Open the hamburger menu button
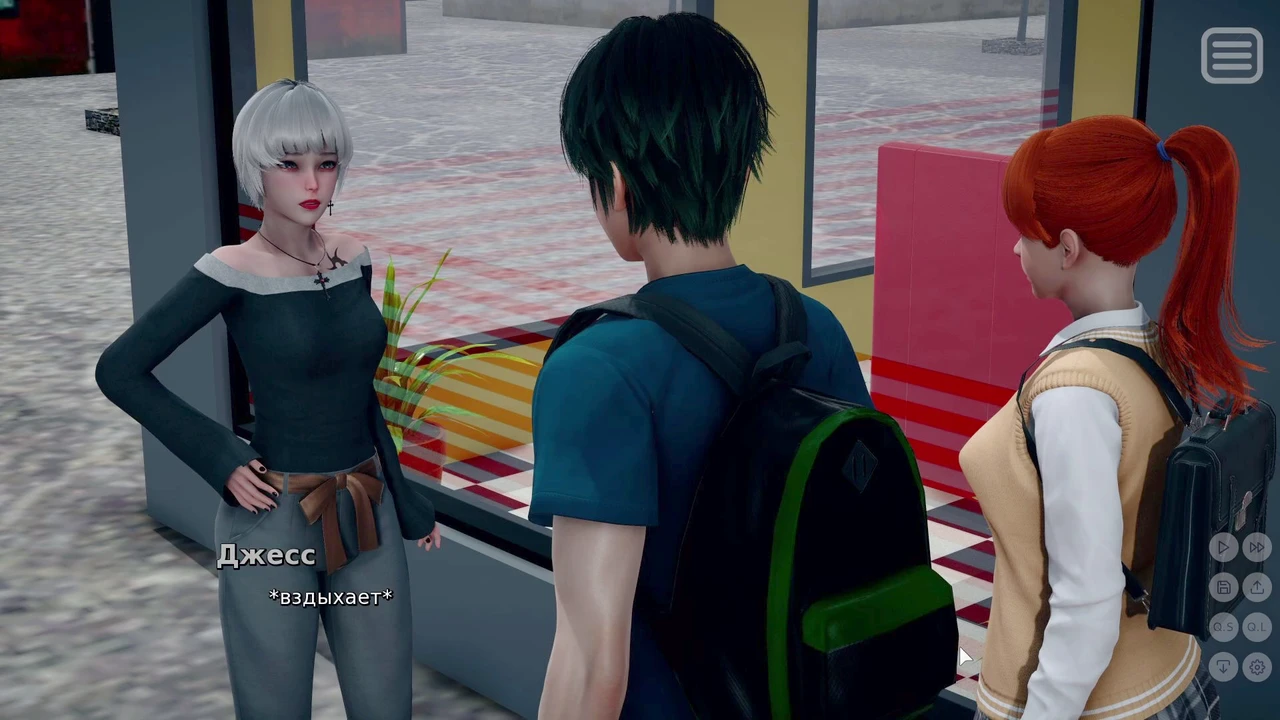Screen dimensions: 1280x720 1231,55
